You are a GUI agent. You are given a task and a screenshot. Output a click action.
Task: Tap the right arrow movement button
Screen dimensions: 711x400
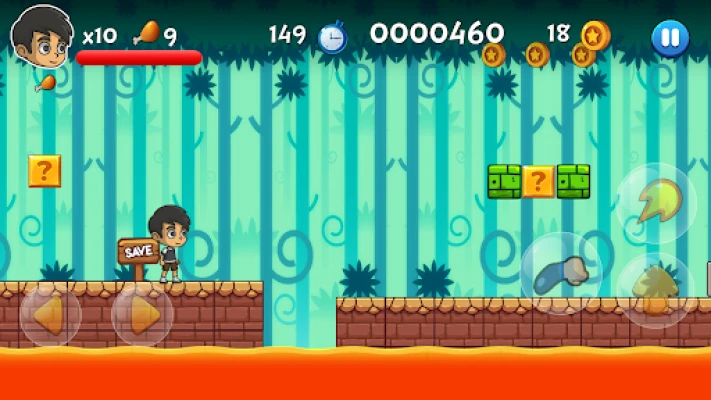point(142,314)
